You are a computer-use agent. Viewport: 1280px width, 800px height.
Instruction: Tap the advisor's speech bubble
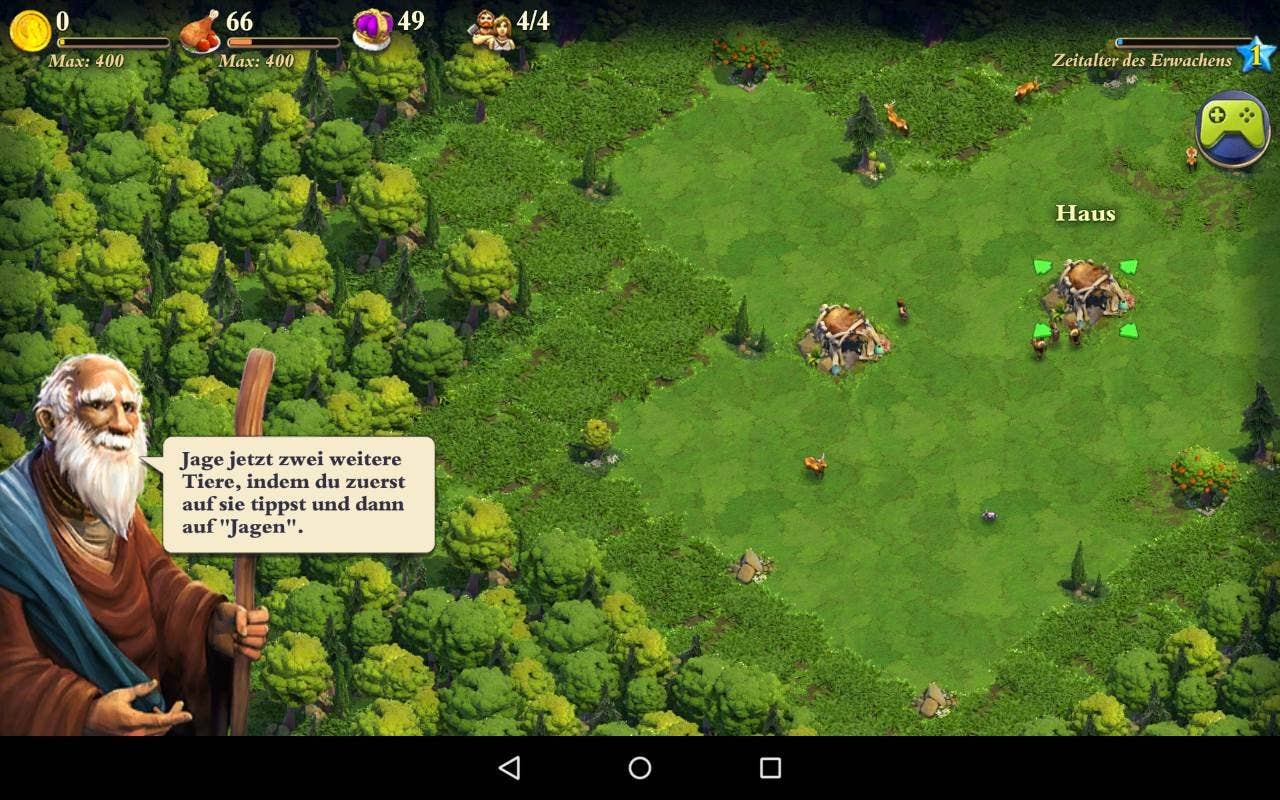(298, 494)
